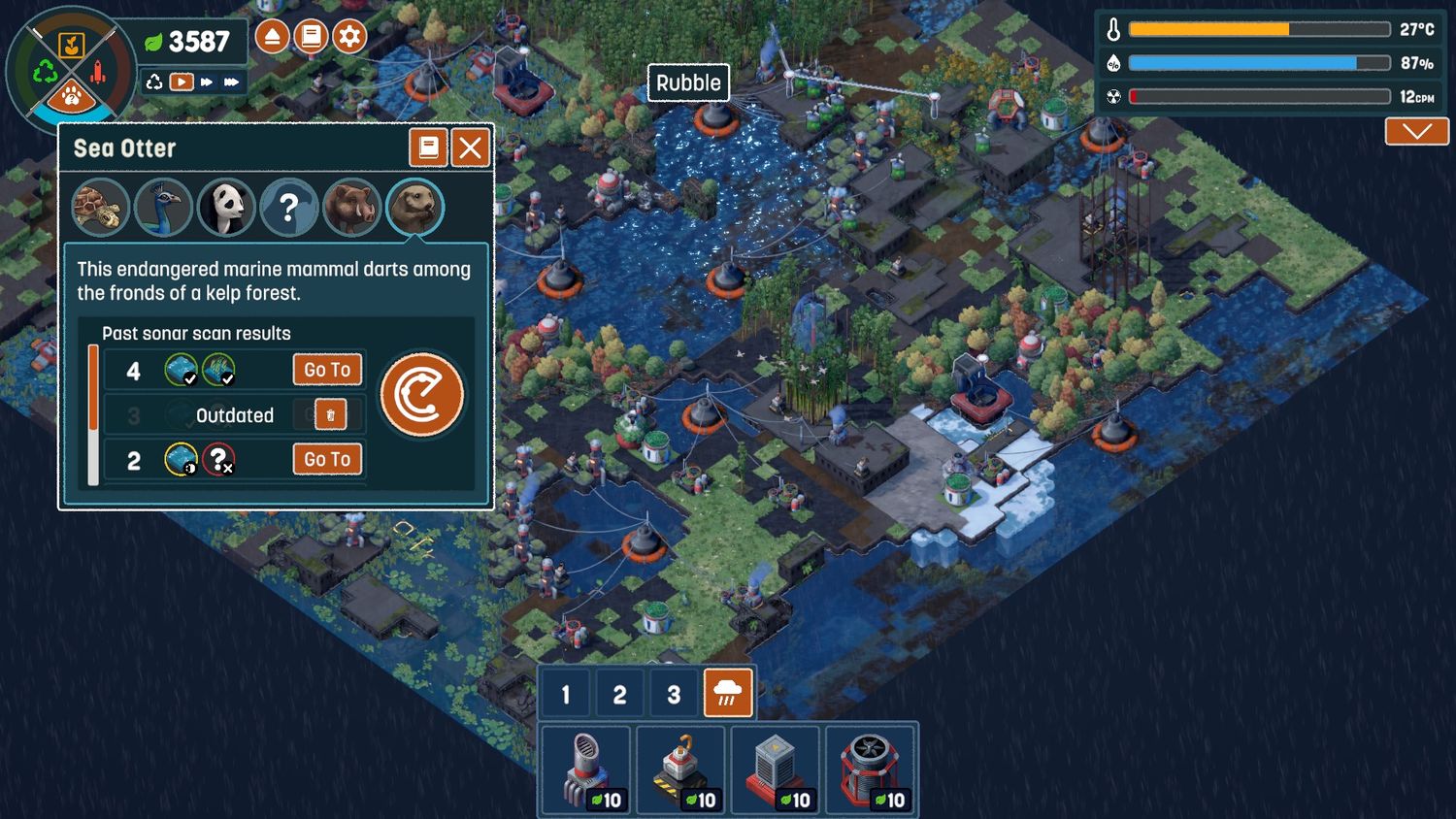Viewport: 1456px width, 819px height.
Task: Close the Sea Otter panel
Action: coord(471,148)
